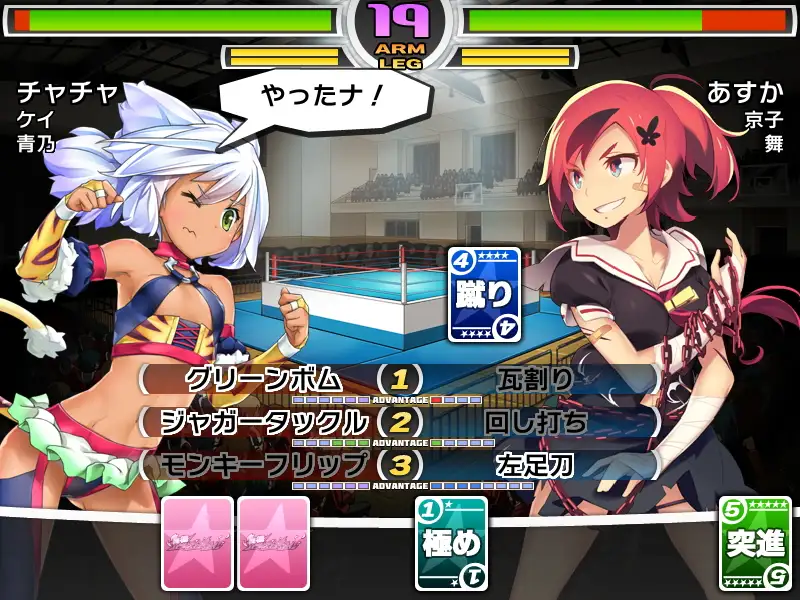
Task: Pick the blue 蹴り card numbered 4
Action: click(484, 294)
